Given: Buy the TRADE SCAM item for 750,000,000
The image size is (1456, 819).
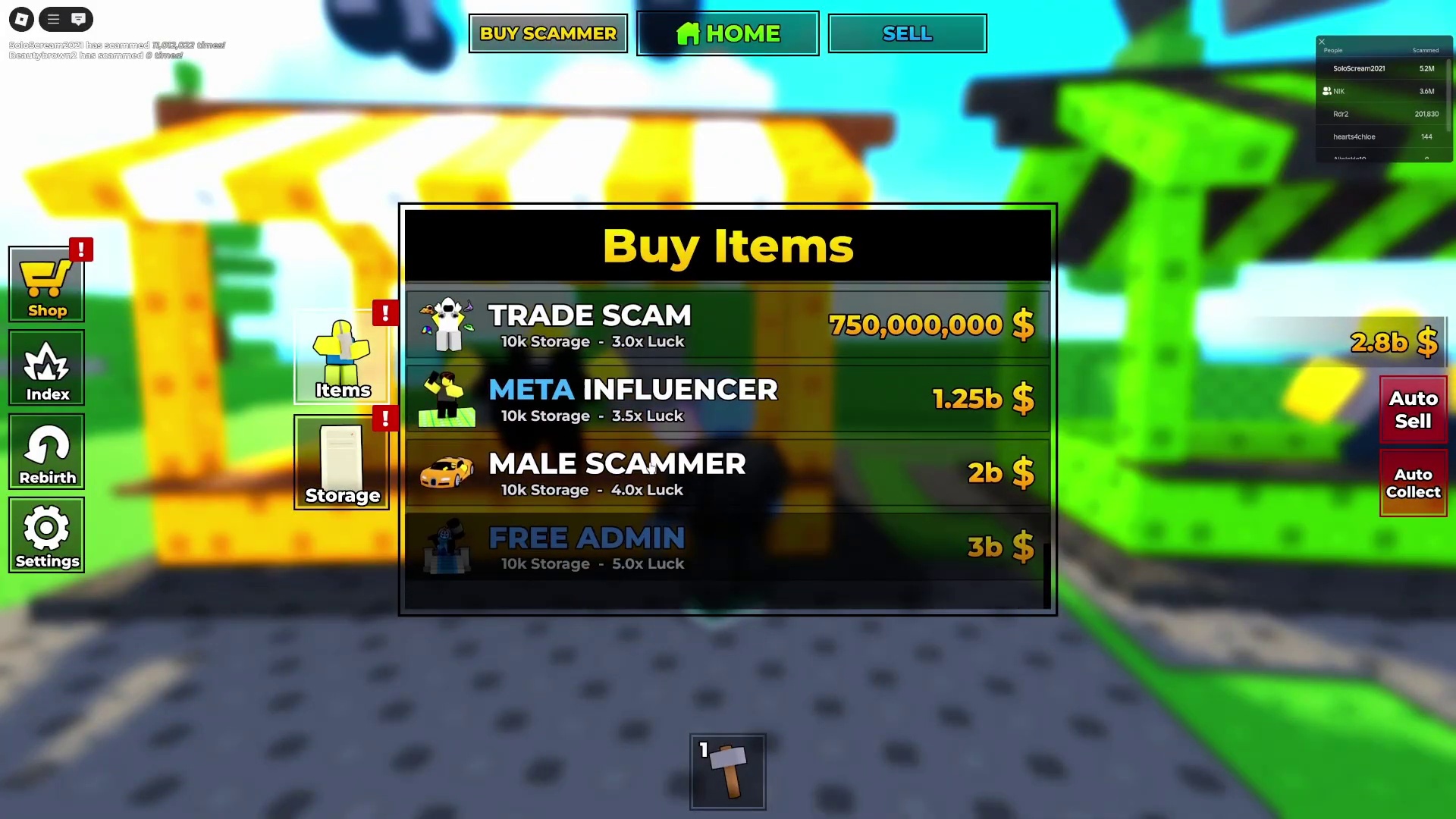Looking at the screenshot, I should click(x=726, y=325).
